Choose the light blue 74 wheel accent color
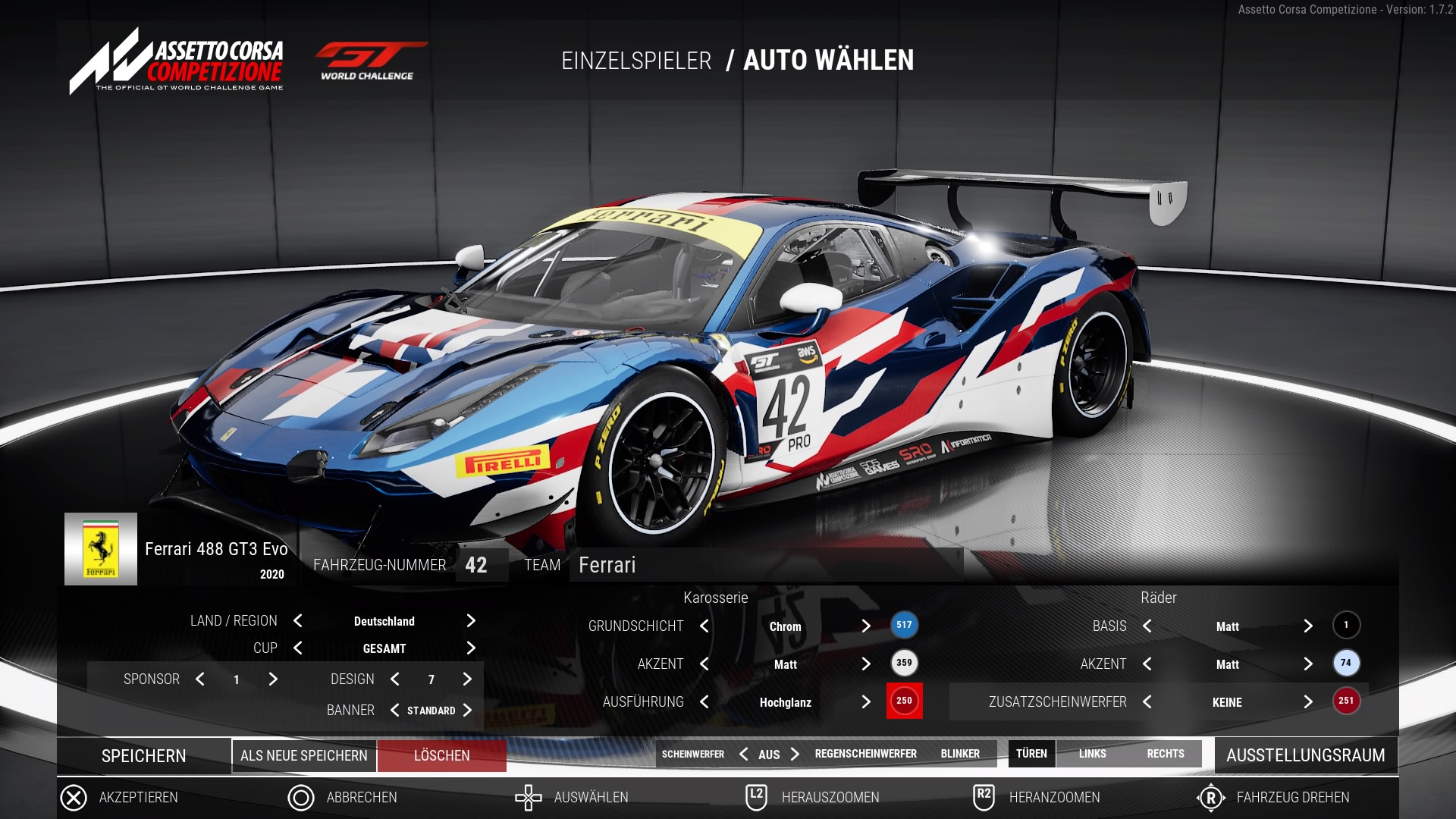This screenshot has width=1456, height=819. pos(1346,664)
